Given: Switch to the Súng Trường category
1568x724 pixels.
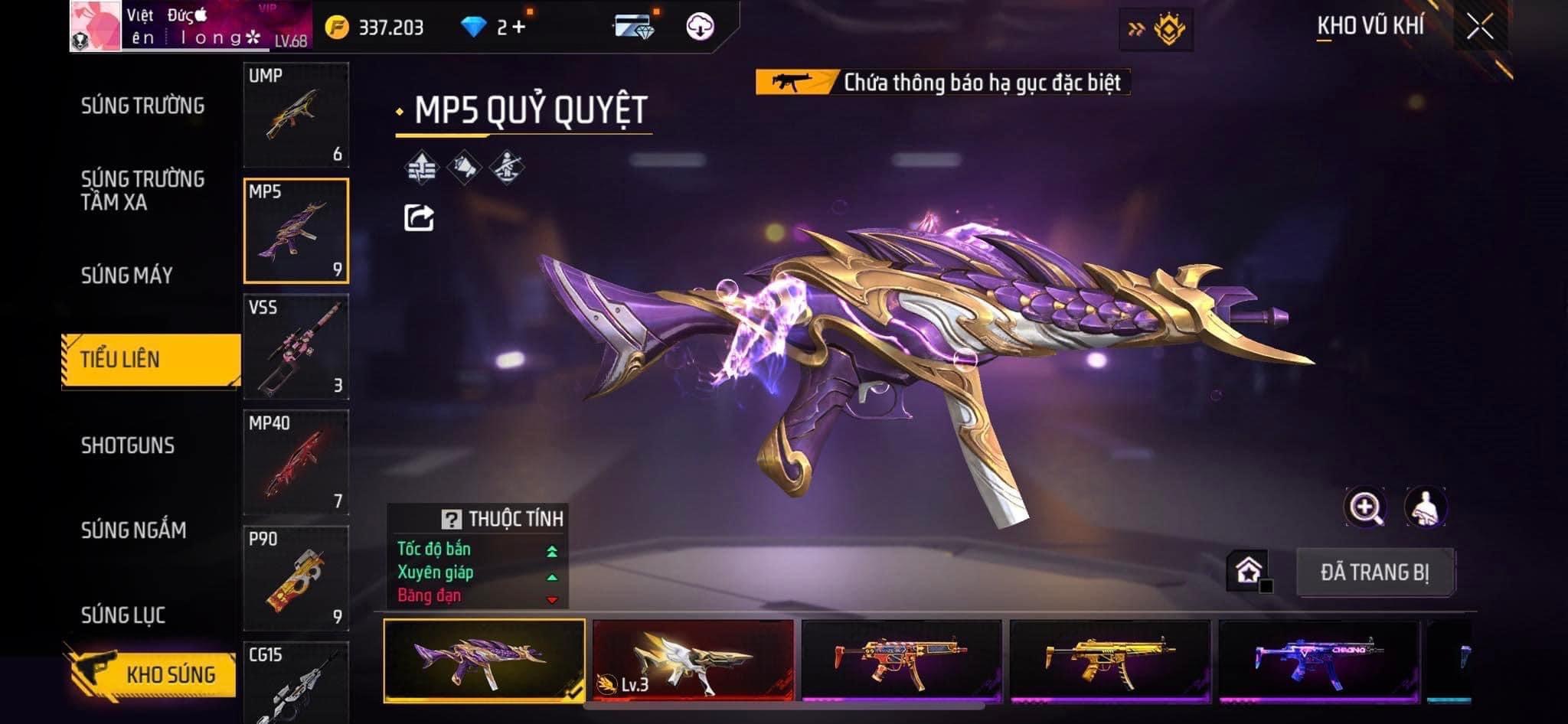Looking at the screenshot, I should pyautogui.click(x=142, y=106).
